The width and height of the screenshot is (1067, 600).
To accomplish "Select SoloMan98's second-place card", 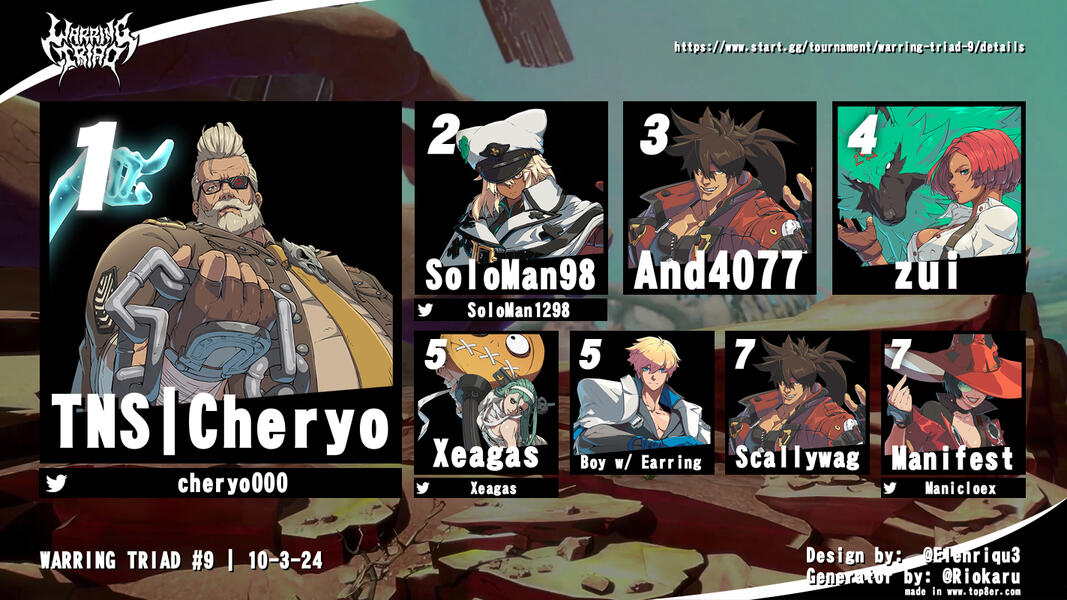I will (511, 196).
